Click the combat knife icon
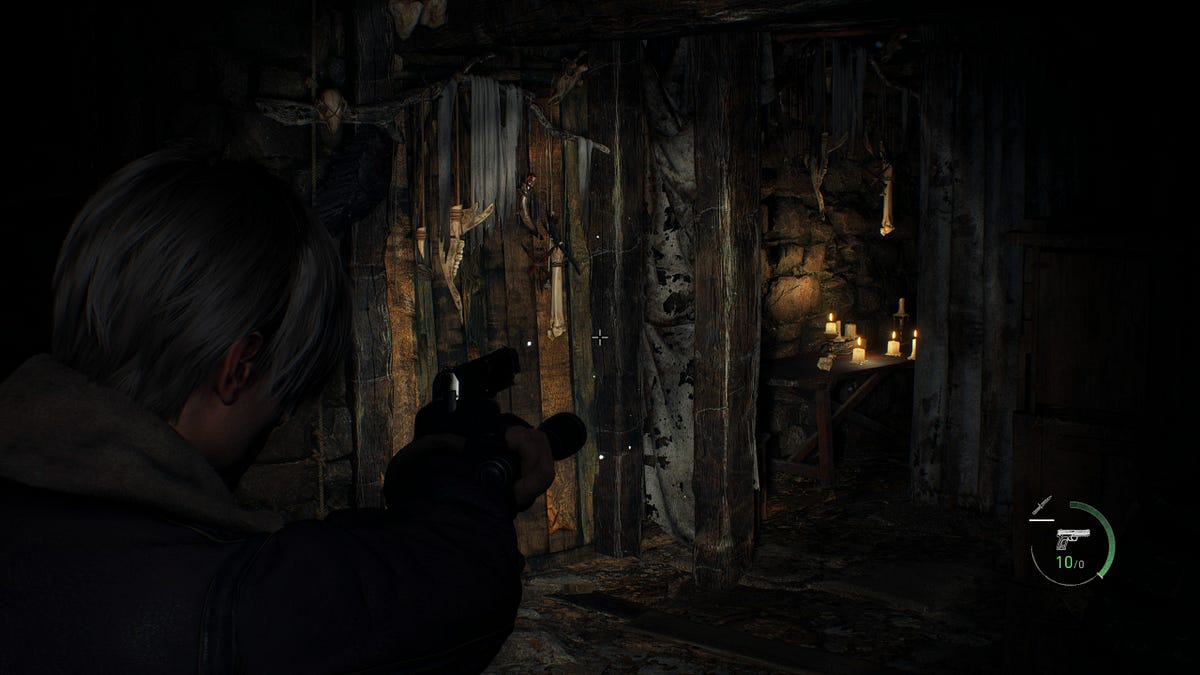 tap(1042, 507)
